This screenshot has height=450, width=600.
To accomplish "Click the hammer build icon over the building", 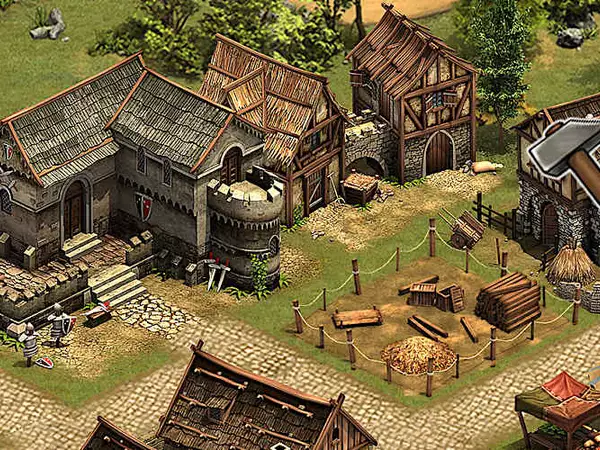I will pos(566,147).
